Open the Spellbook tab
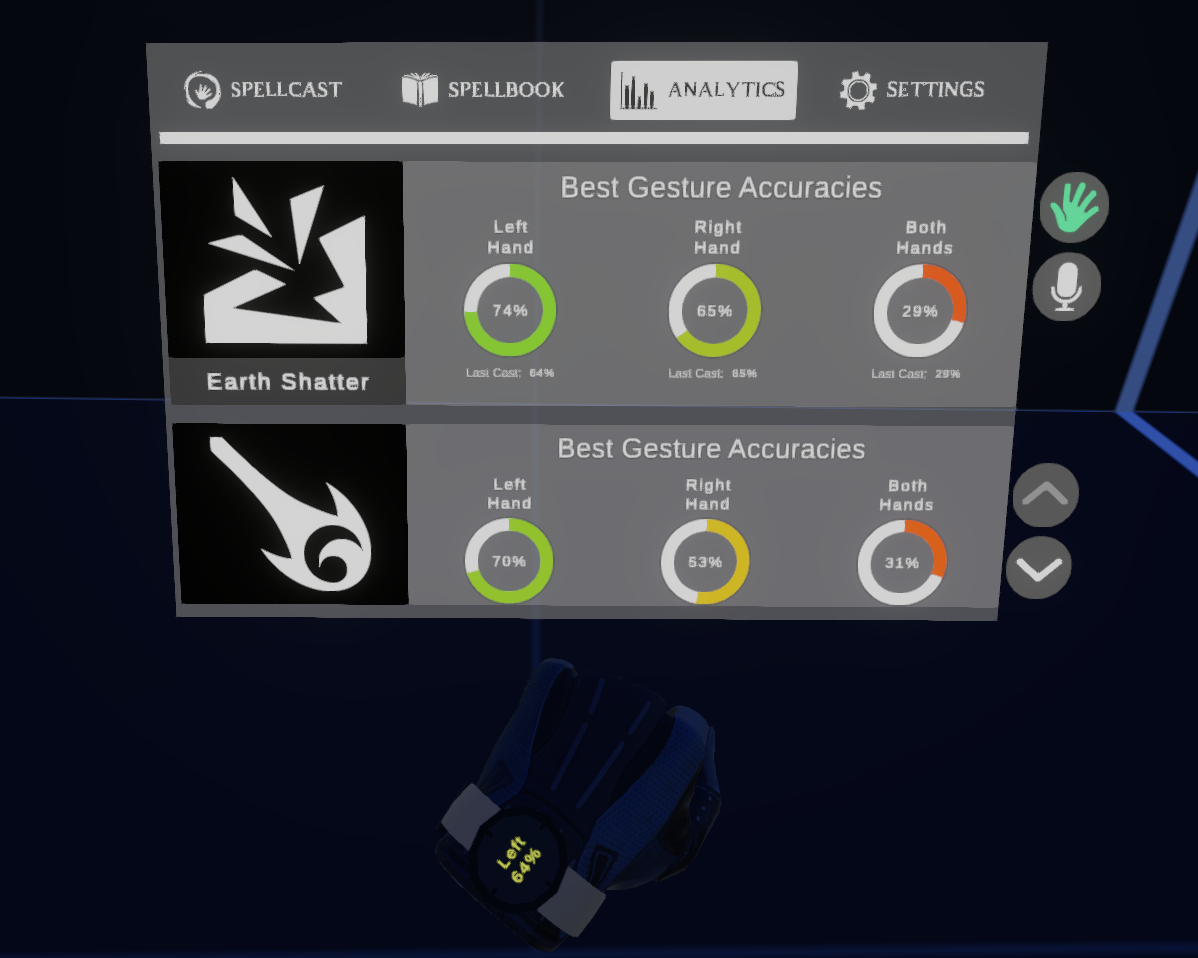Image resolution: width=1198 pixels, height=958 pixels. pos(483,90)
